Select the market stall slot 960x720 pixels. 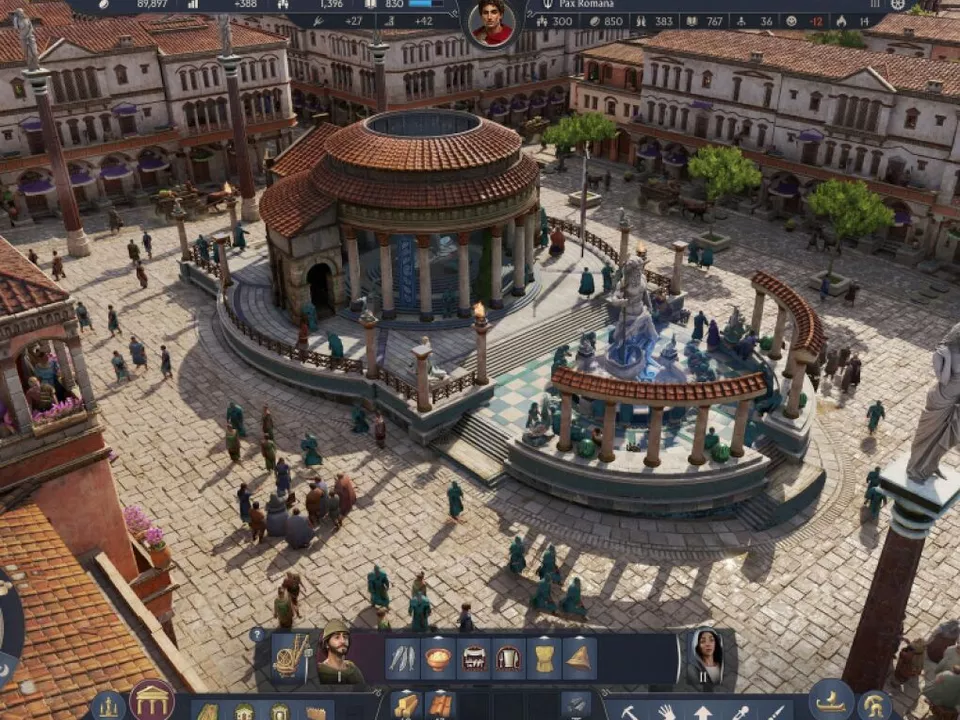[474, 658]
